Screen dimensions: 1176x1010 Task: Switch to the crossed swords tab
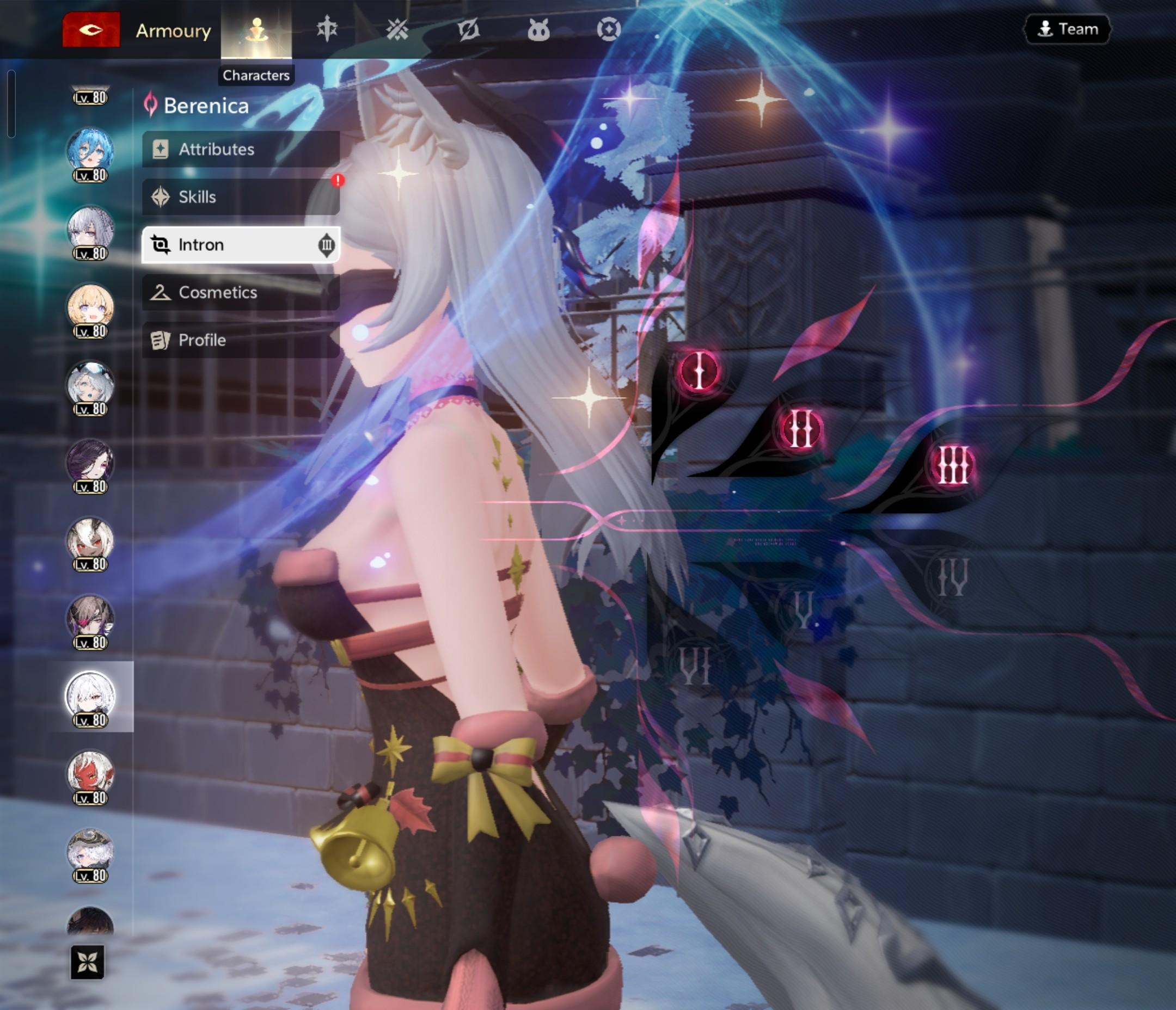pos(397,29)
